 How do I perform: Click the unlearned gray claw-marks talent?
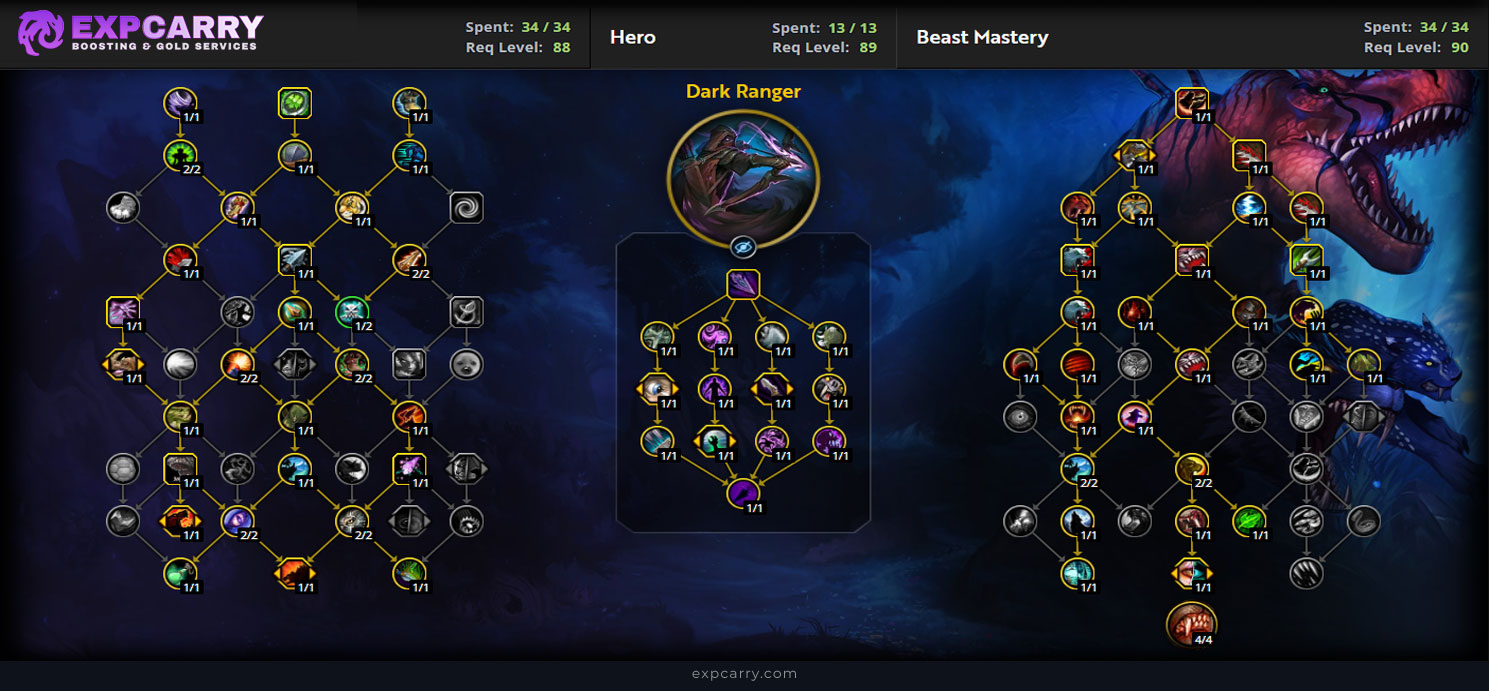[x=1306, y=572]
